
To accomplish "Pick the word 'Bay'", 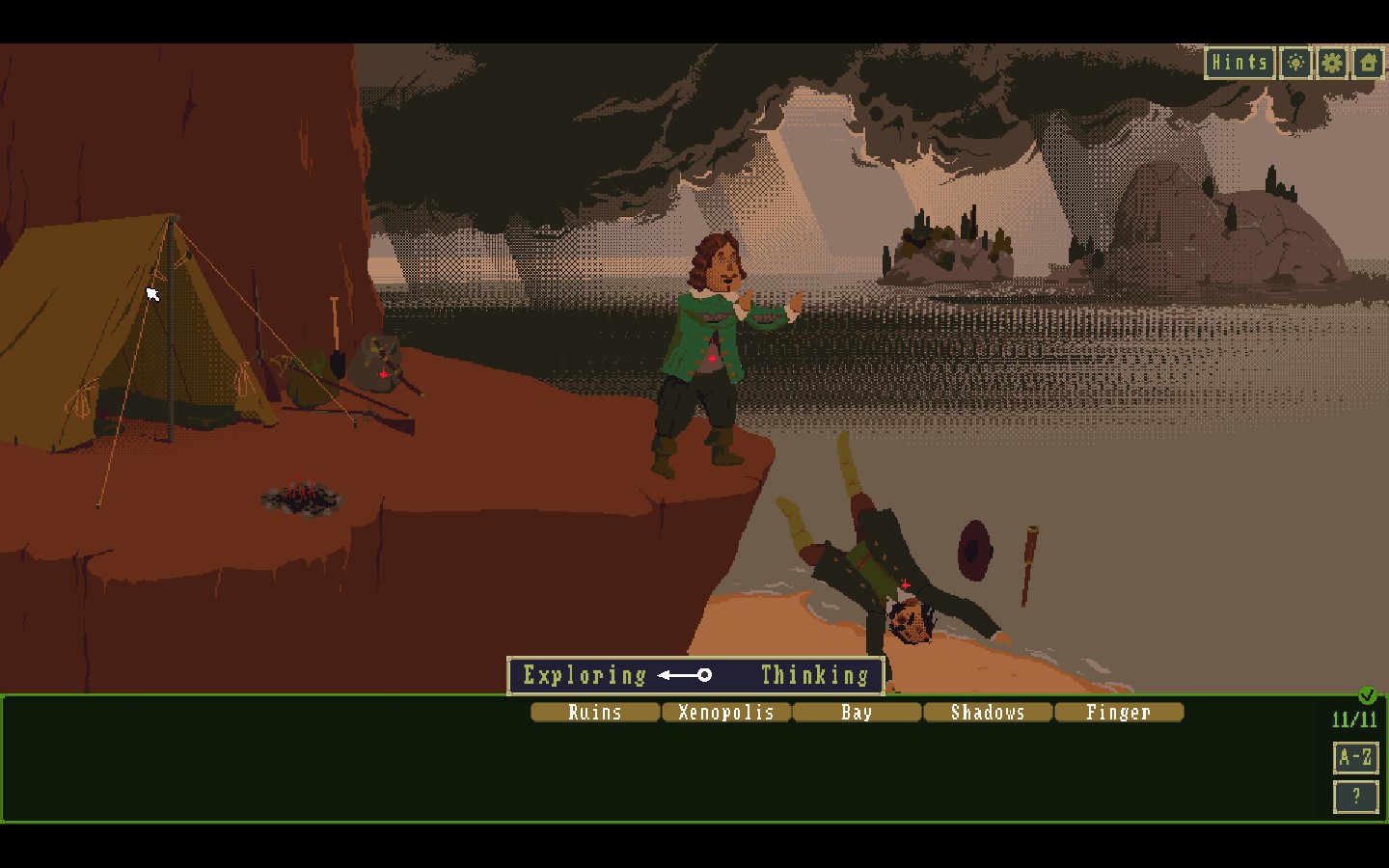I will coord(857,713).
